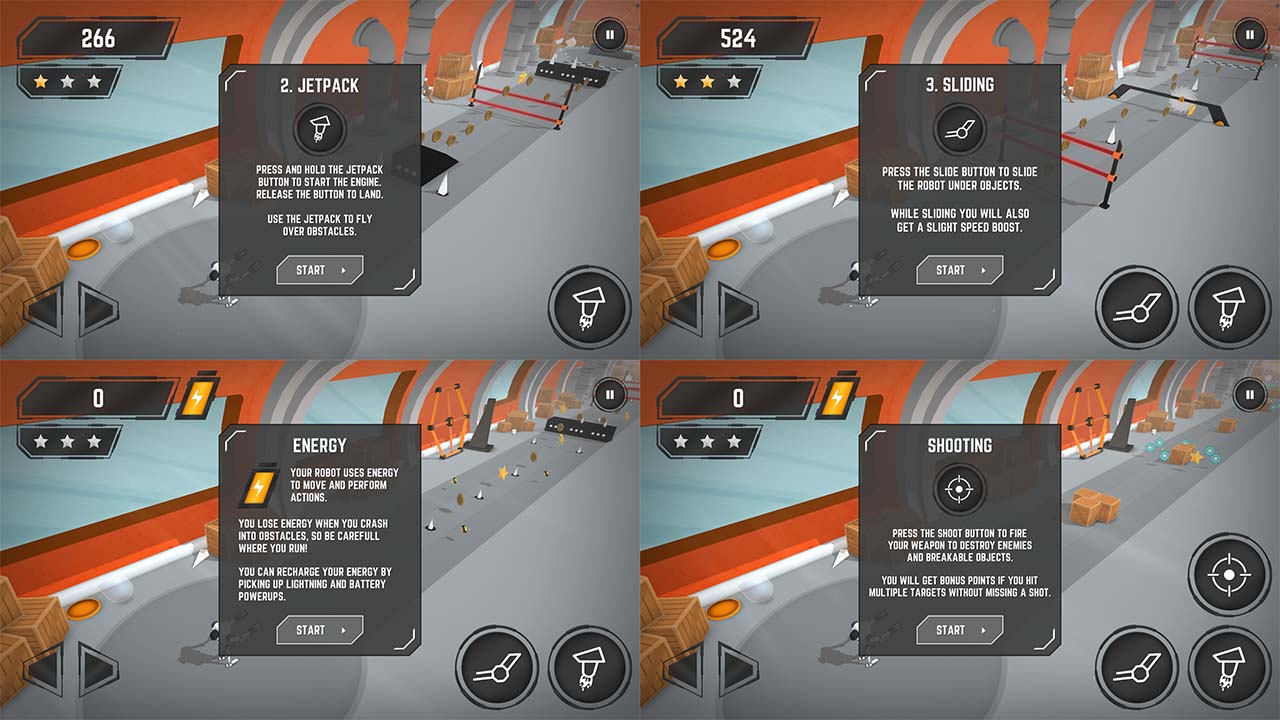Tap the jetpack button beside the slide button in Sliding panel
The width and height of the screenshot is (1280, 720).
[x=1228, y=306]
